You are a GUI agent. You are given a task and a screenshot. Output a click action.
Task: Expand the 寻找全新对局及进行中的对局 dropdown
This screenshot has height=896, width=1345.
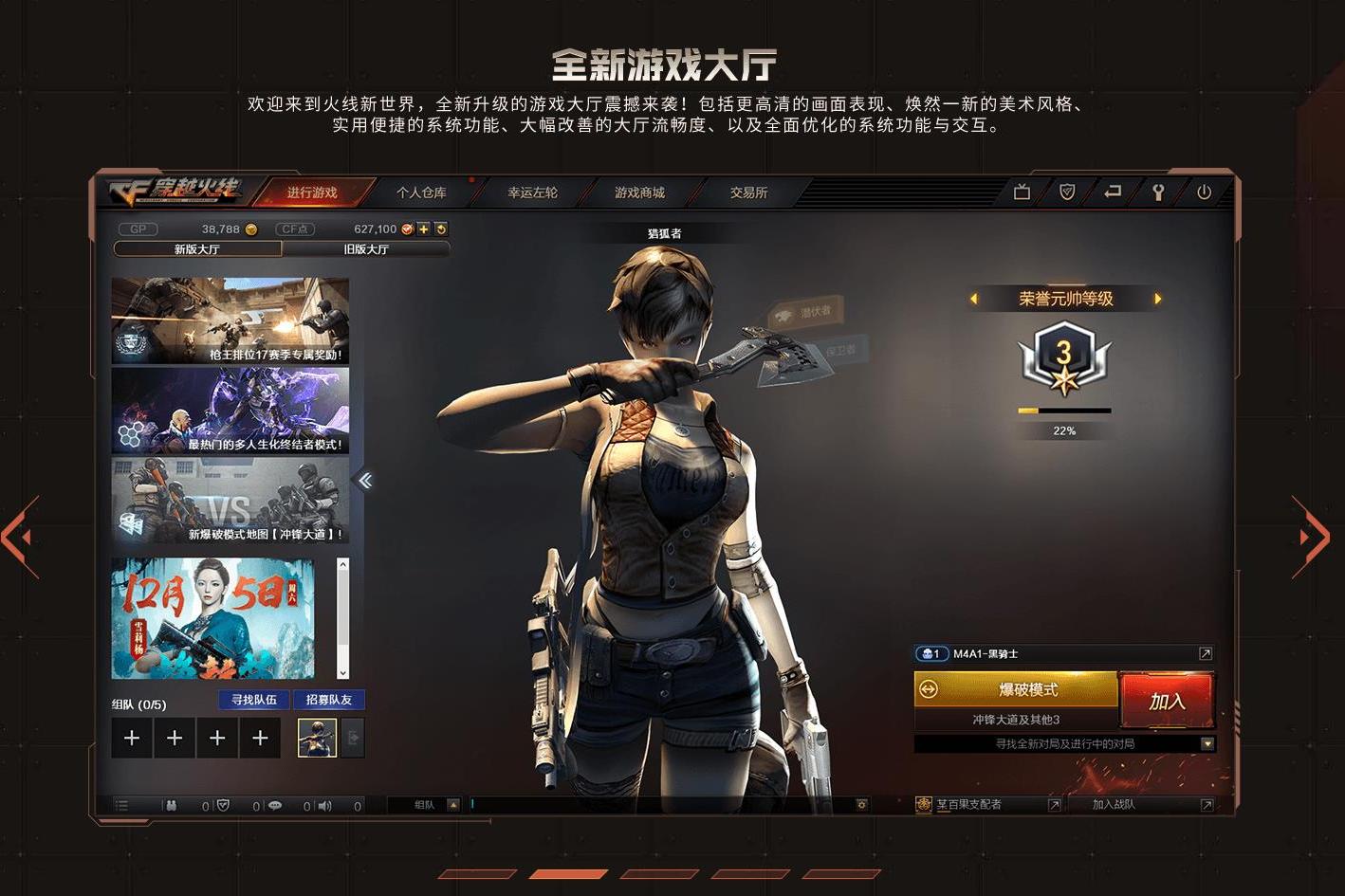[1208, 743]
